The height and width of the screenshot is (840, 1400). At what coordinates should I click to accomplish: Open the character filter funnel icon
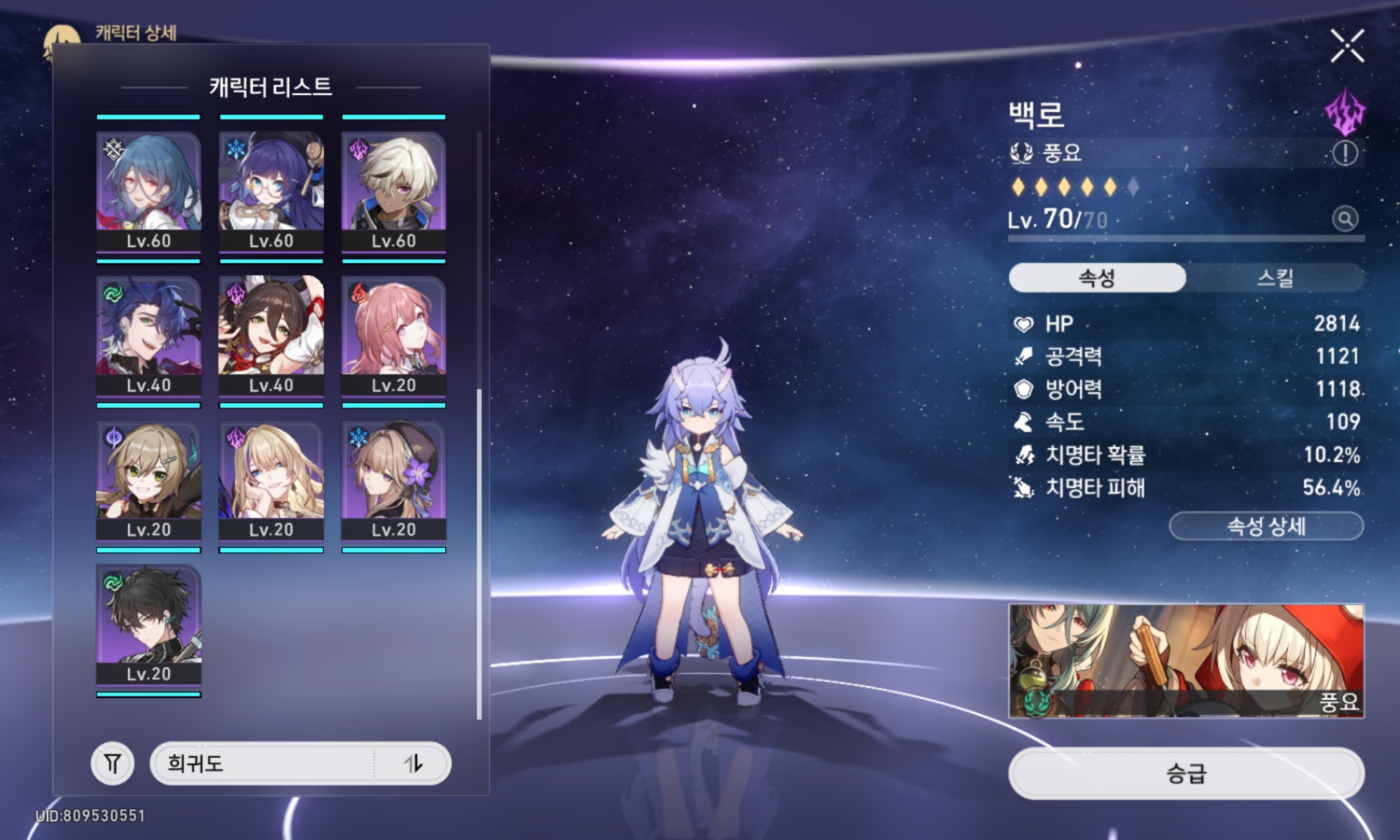(113, 763)
